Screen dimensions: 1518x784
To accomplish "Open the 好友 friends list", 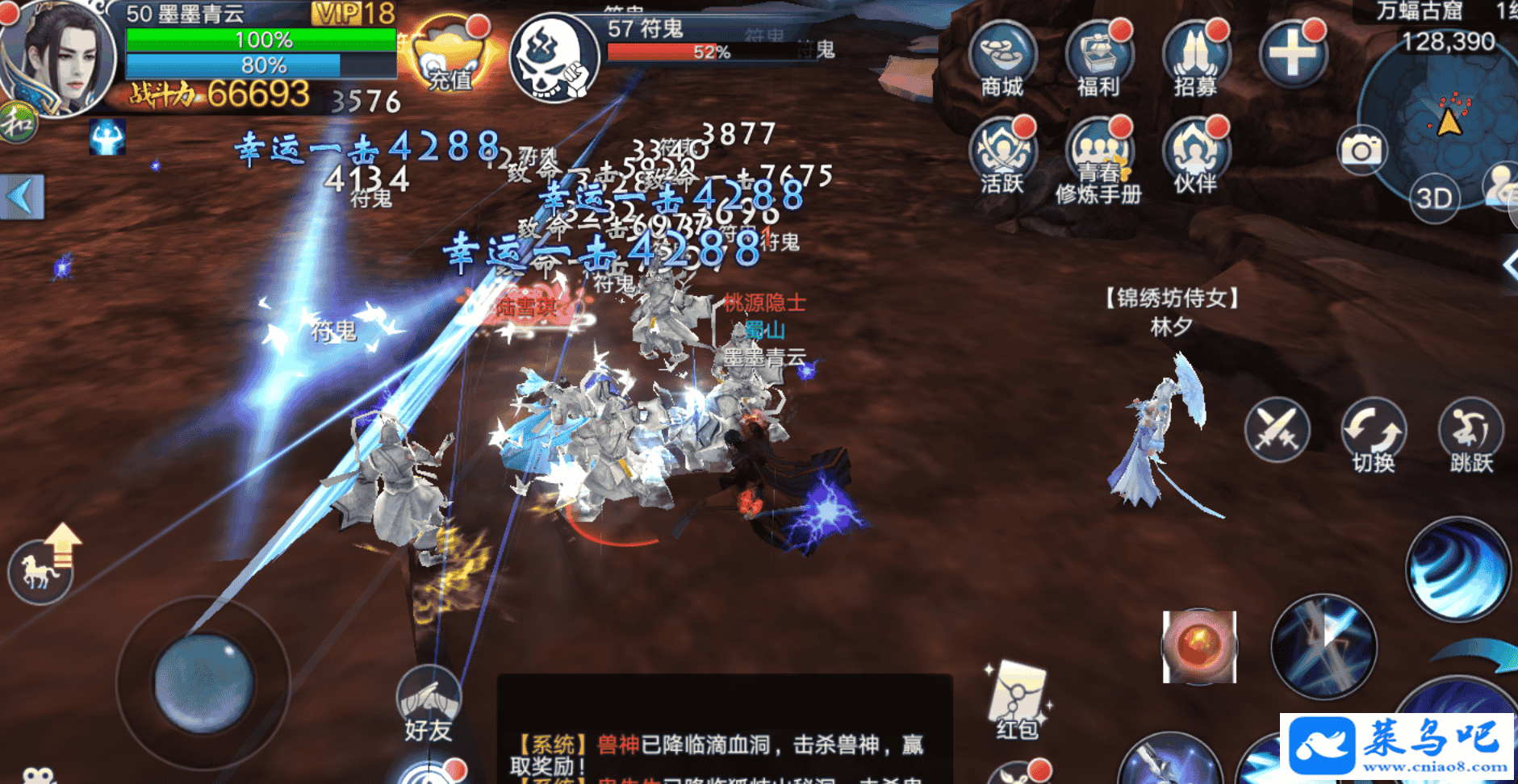I will click(429, 702).
